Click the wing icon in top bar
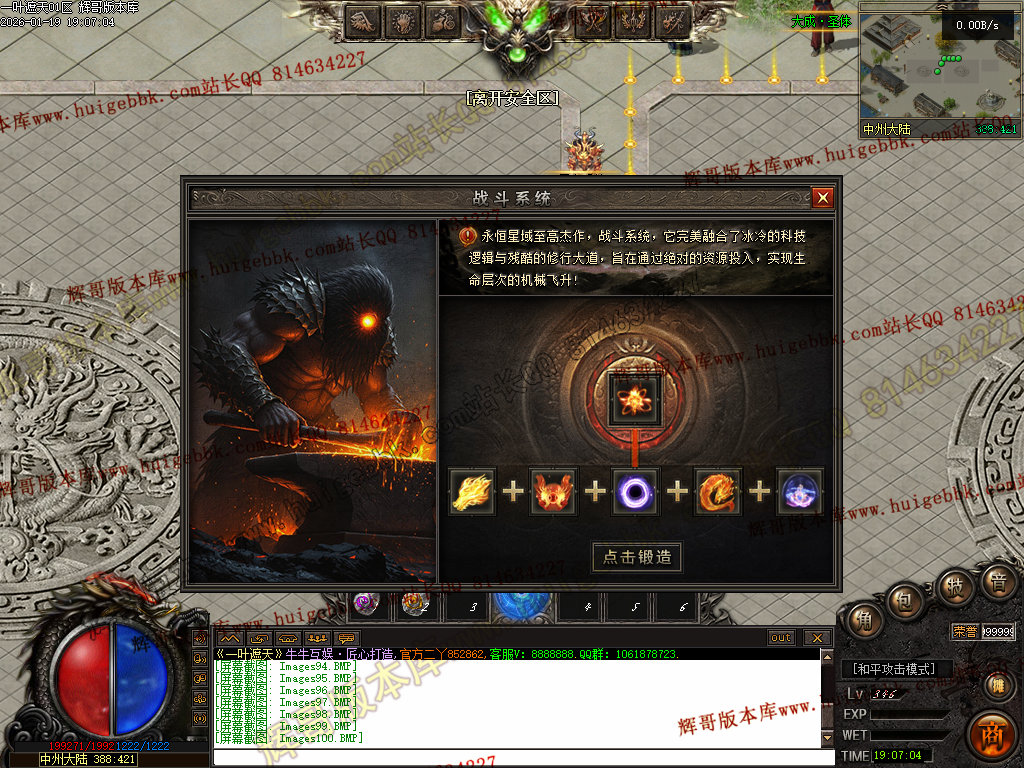 tap(365, 20)
